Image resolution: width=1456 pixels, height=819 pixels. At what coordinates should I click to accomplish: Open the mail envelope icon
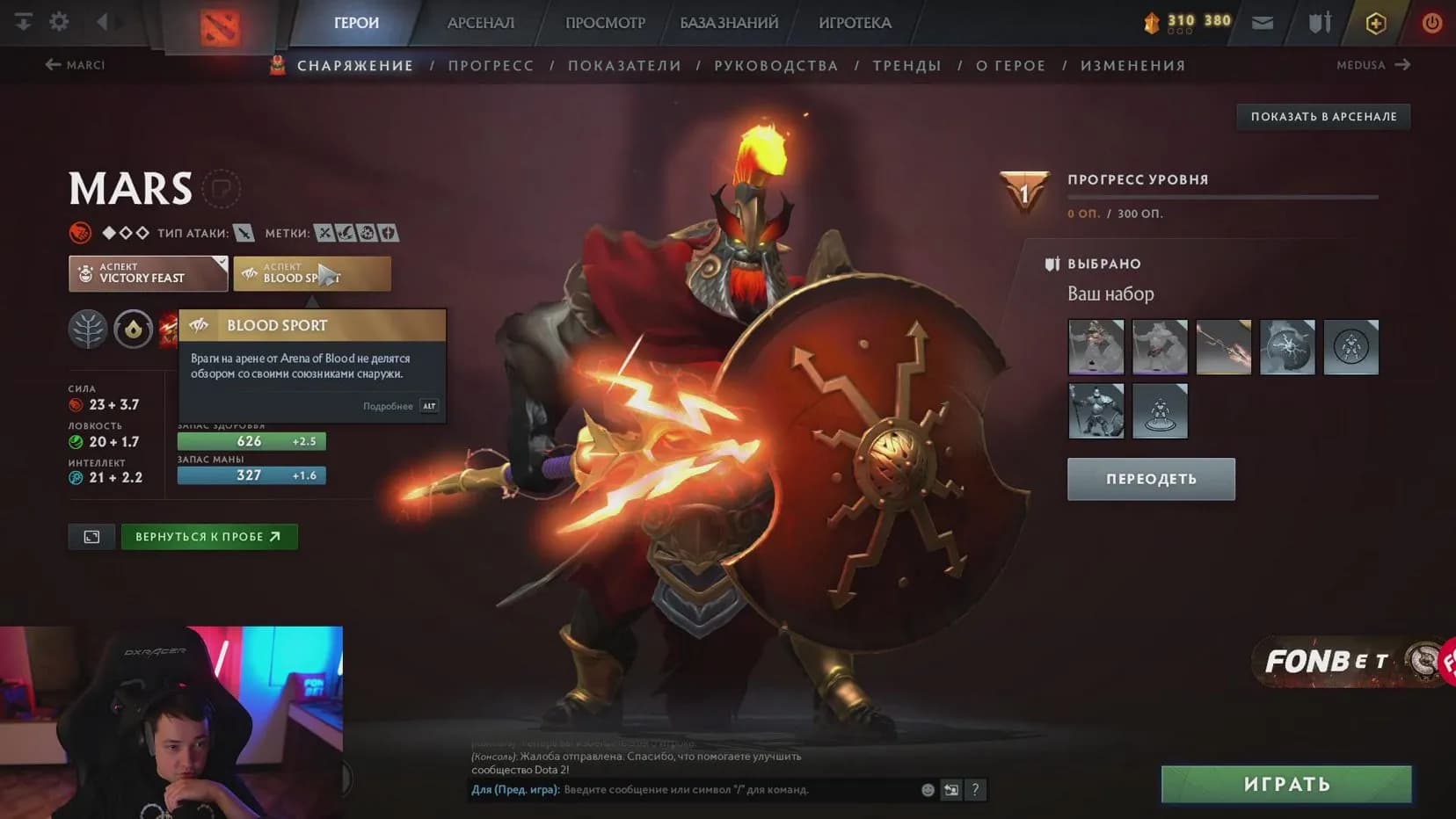tap(1263, 23)
